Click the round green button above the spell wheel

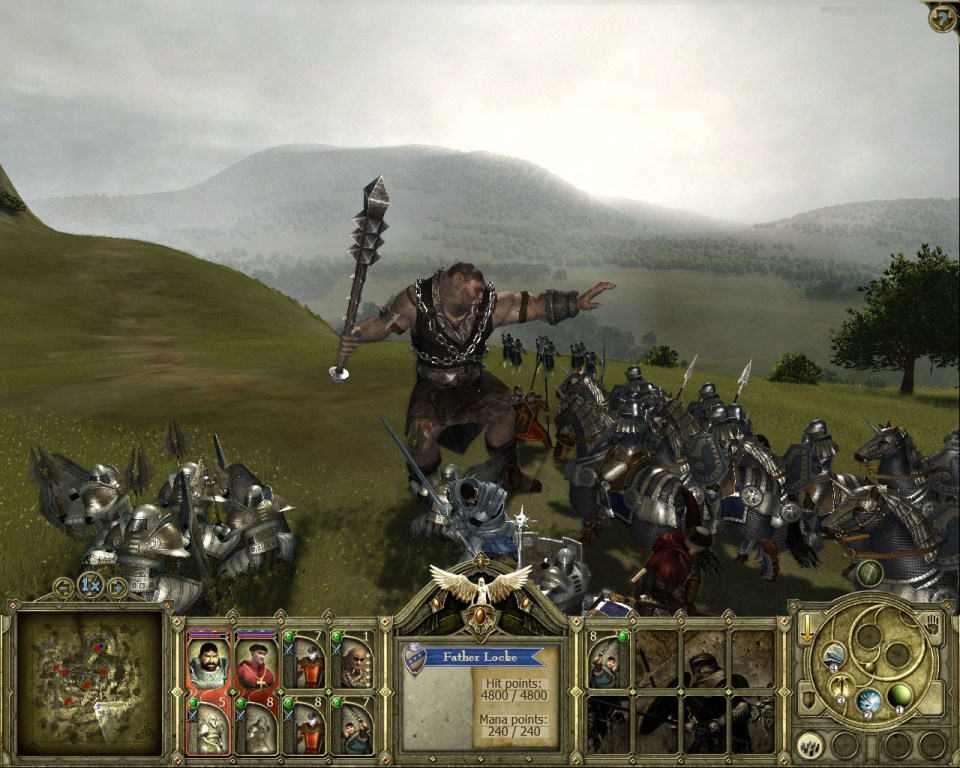870,573
